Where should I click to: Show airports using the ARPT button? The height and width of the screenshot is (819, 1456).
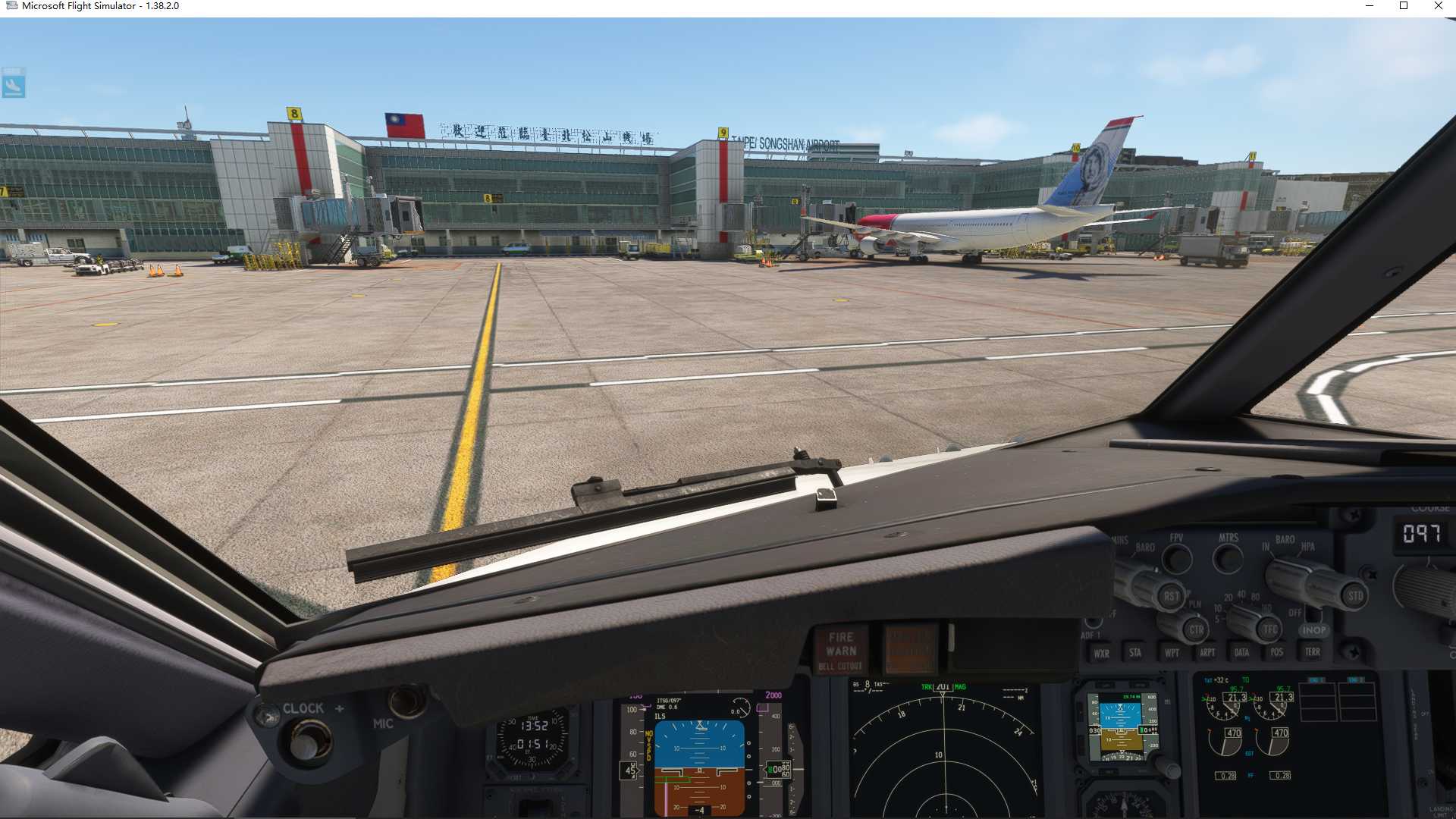pos(1208,651)
